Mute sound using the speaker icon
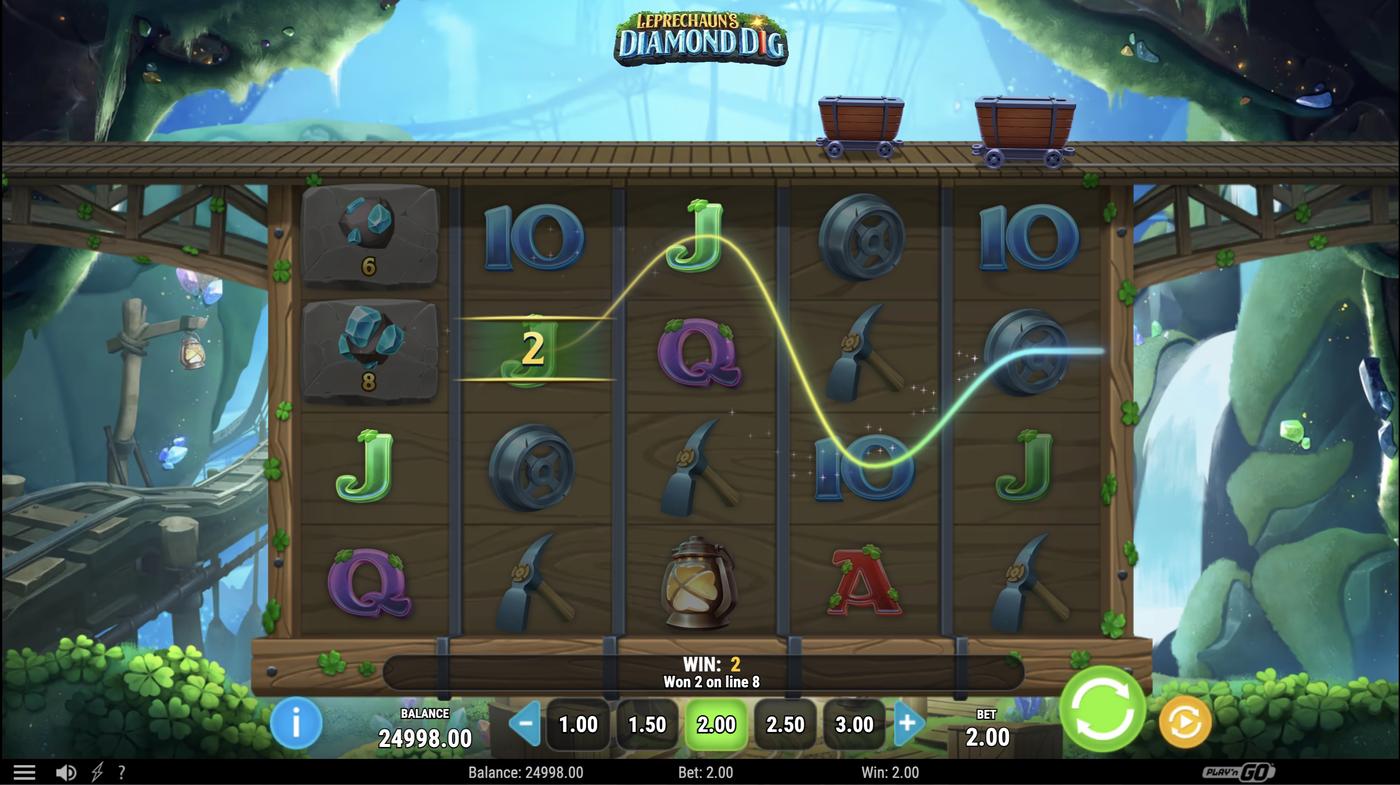Image resolution: width=1400 pixels, height=785 pixels. point(64,771)
